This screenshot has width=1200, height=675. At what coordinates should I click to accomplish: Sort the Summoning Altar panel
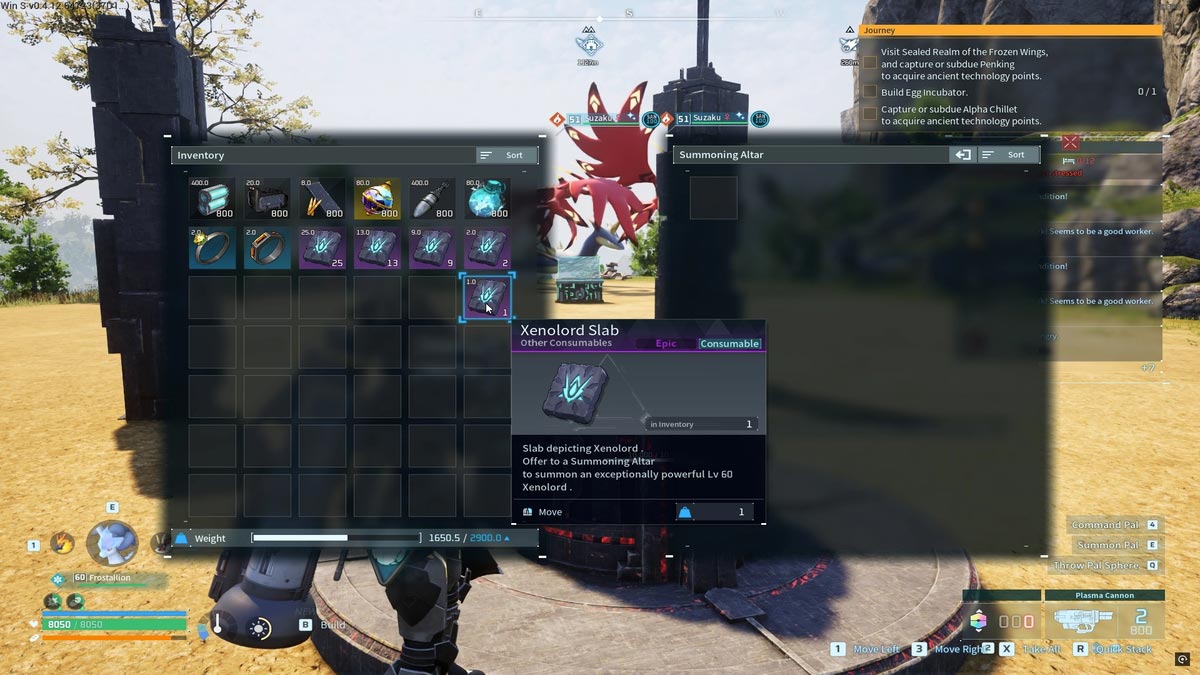(1008, 155)
